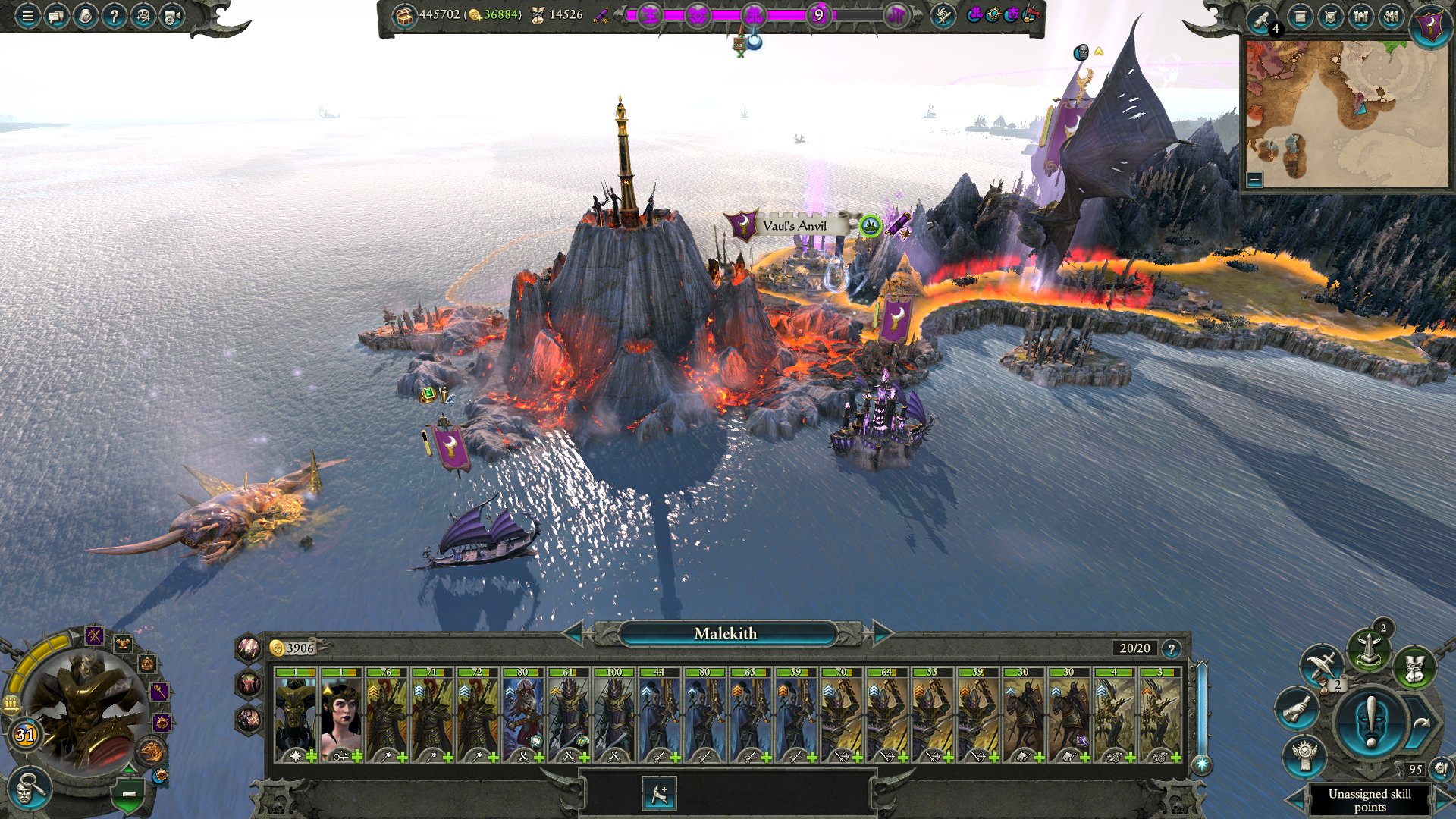
Task: Open the treasury chest panel
Action: click(405, 15)
